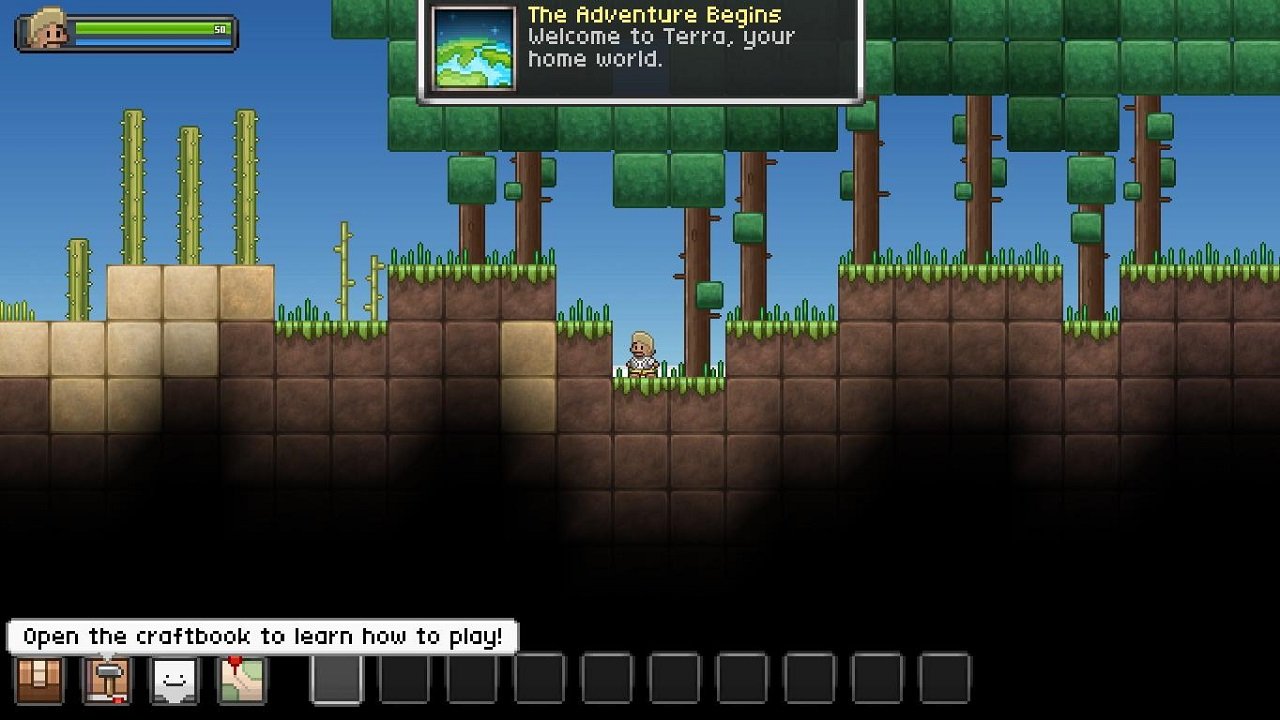Open the inventory chest icon
This screenshot has width=1280, height=720.
(40, 679)
